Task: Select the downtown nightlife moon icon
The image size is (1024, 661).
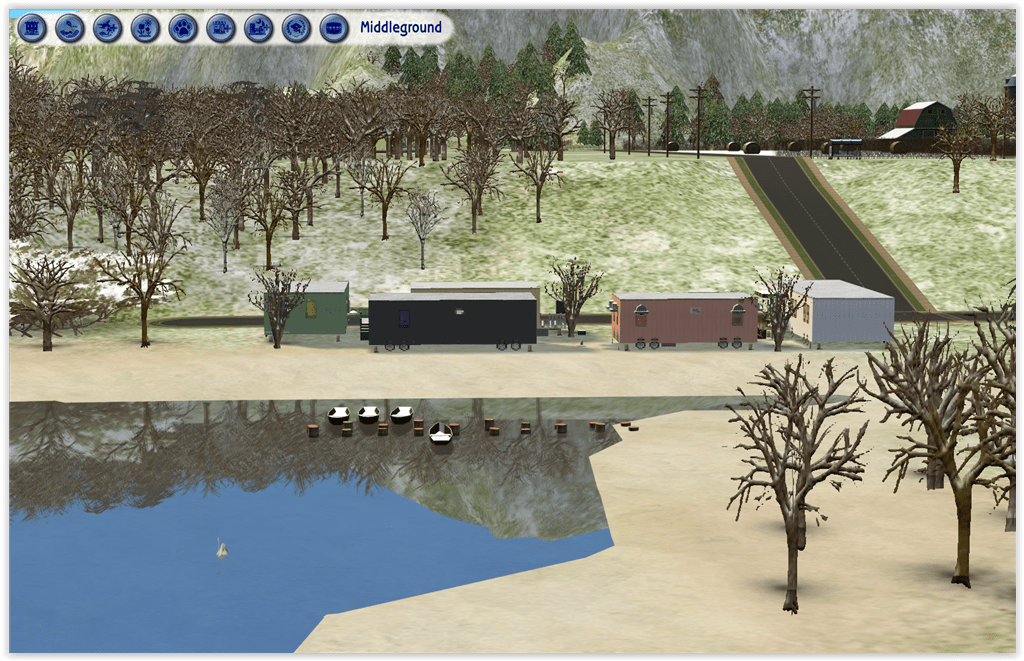Action: 259,28
